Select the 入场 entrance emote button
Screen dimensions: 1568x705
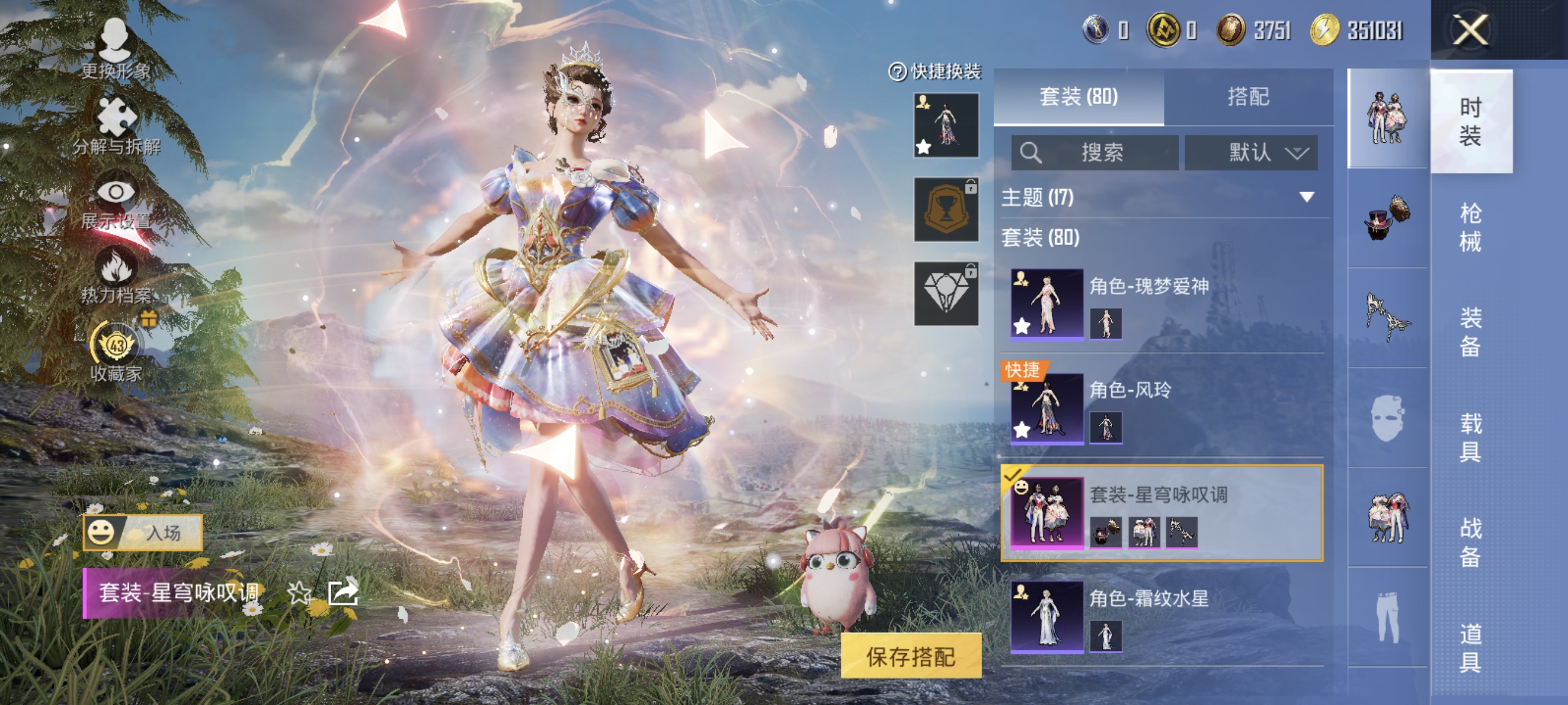(143, 533)
